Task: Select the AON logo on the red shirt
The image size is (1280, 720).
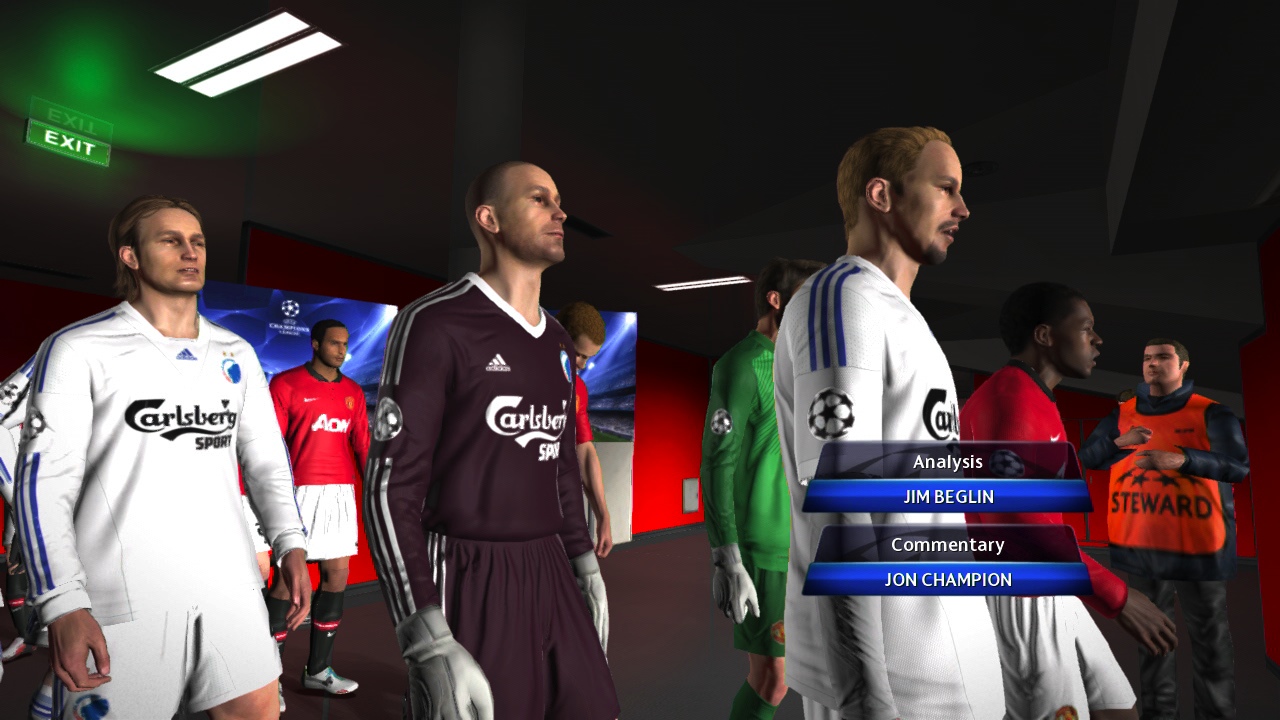Action: point(330,423)
